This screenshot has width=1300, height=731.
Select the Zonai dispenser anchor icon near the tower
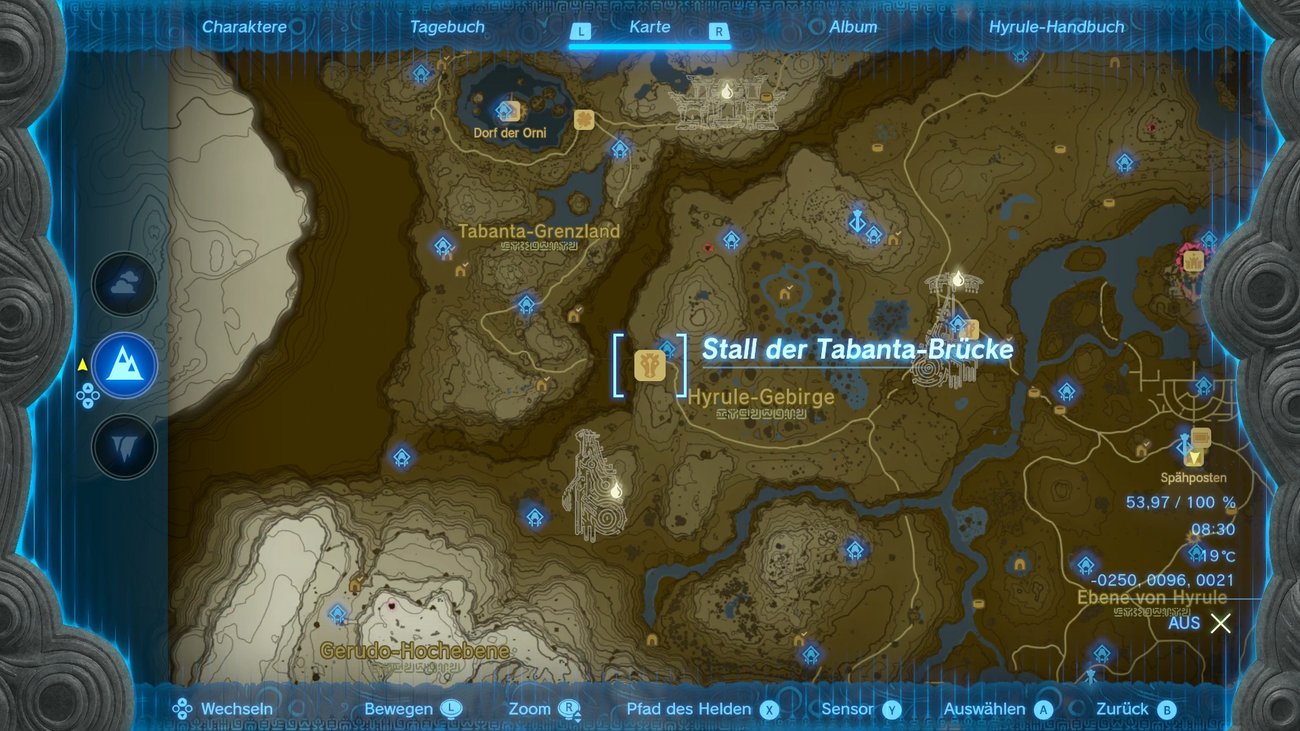856,222
